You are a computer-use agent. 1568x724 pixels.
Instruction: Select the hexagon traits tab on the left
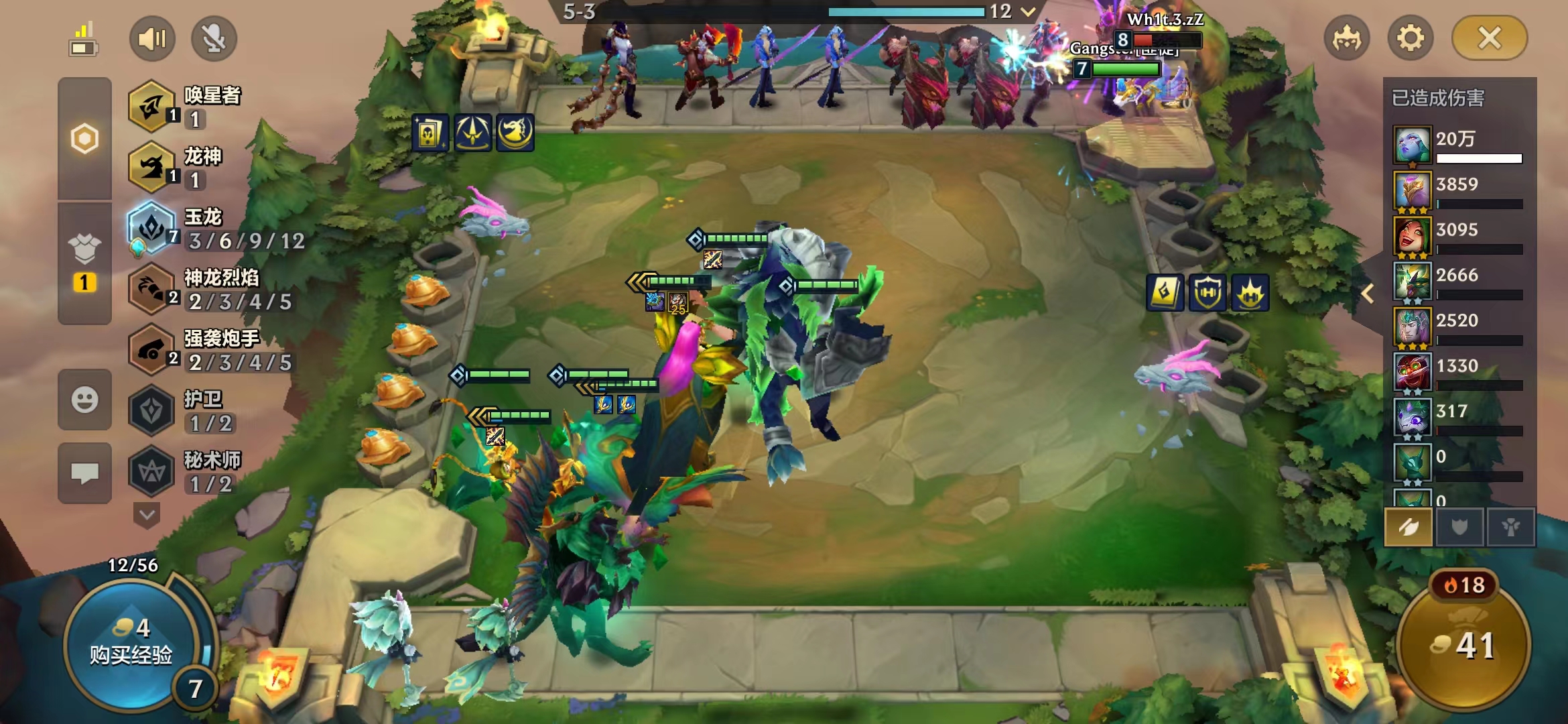(x=84, y=139)
